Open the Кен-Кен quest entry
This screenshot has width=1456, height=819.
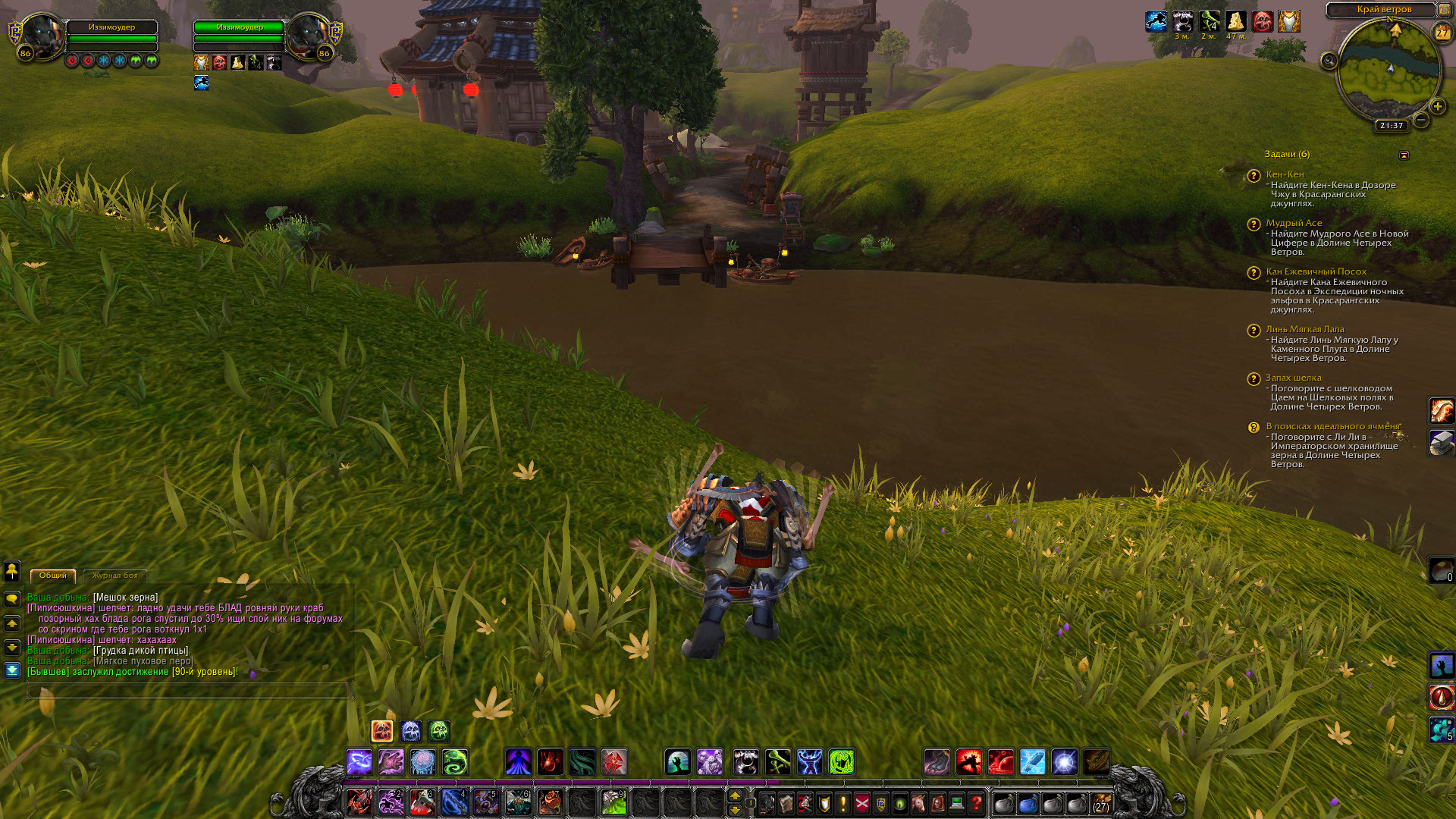pos(1285,174)
